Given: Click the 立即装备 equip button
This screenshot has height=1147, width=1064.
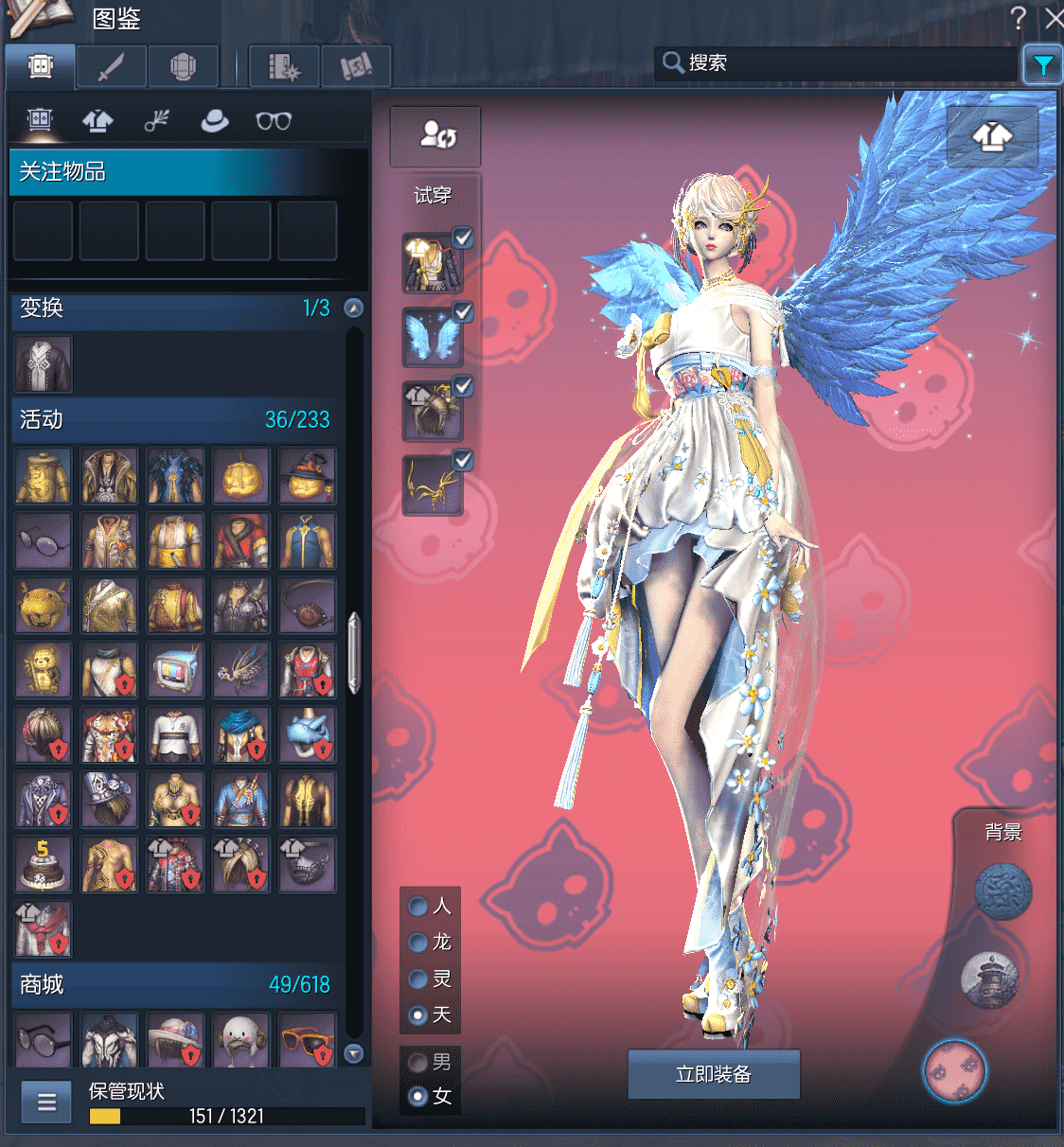Looking at the screenshot, I should pos(714,1074).
